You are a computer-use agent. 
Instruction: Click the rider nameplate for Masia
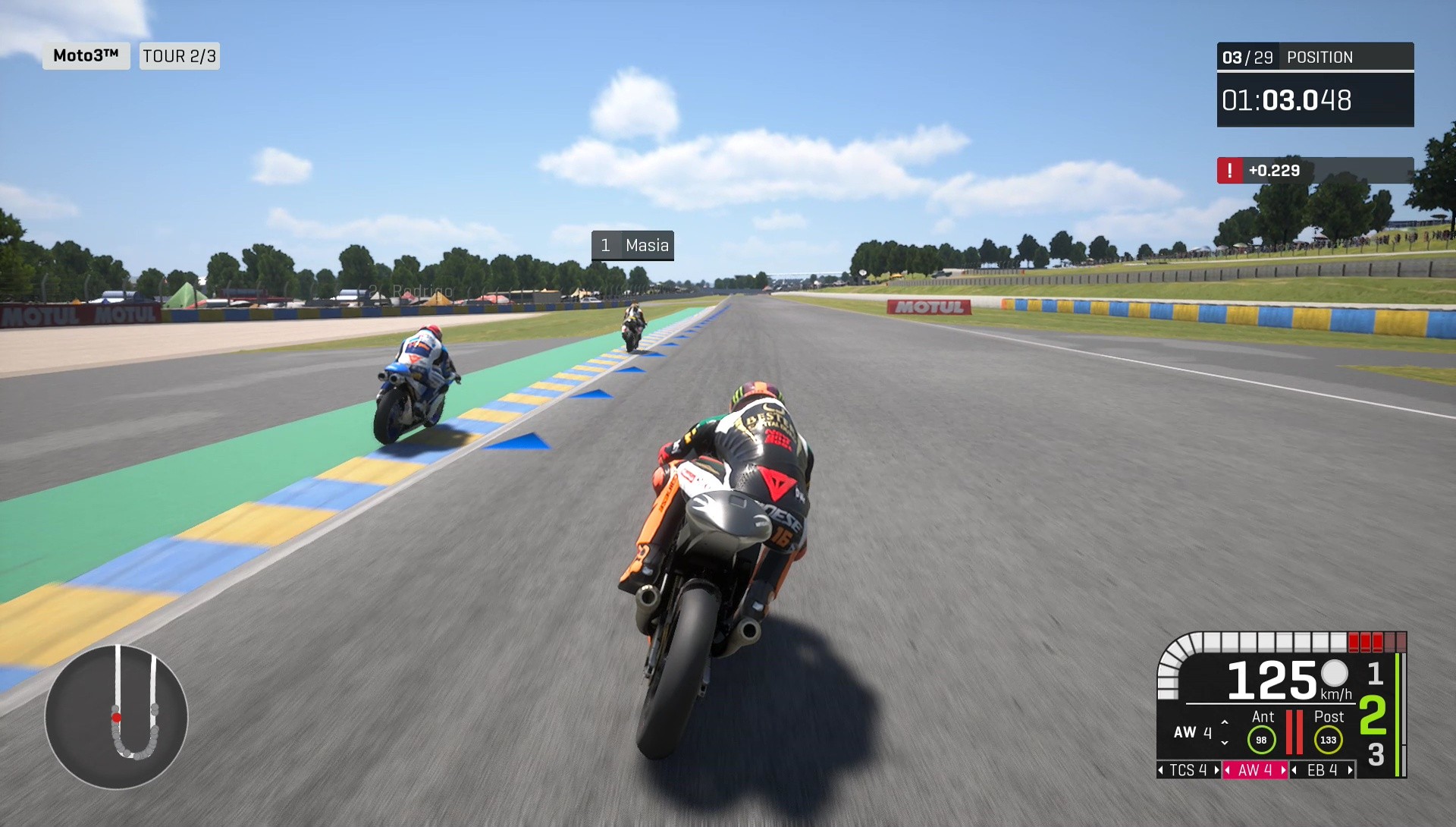[x=633, y=245]
